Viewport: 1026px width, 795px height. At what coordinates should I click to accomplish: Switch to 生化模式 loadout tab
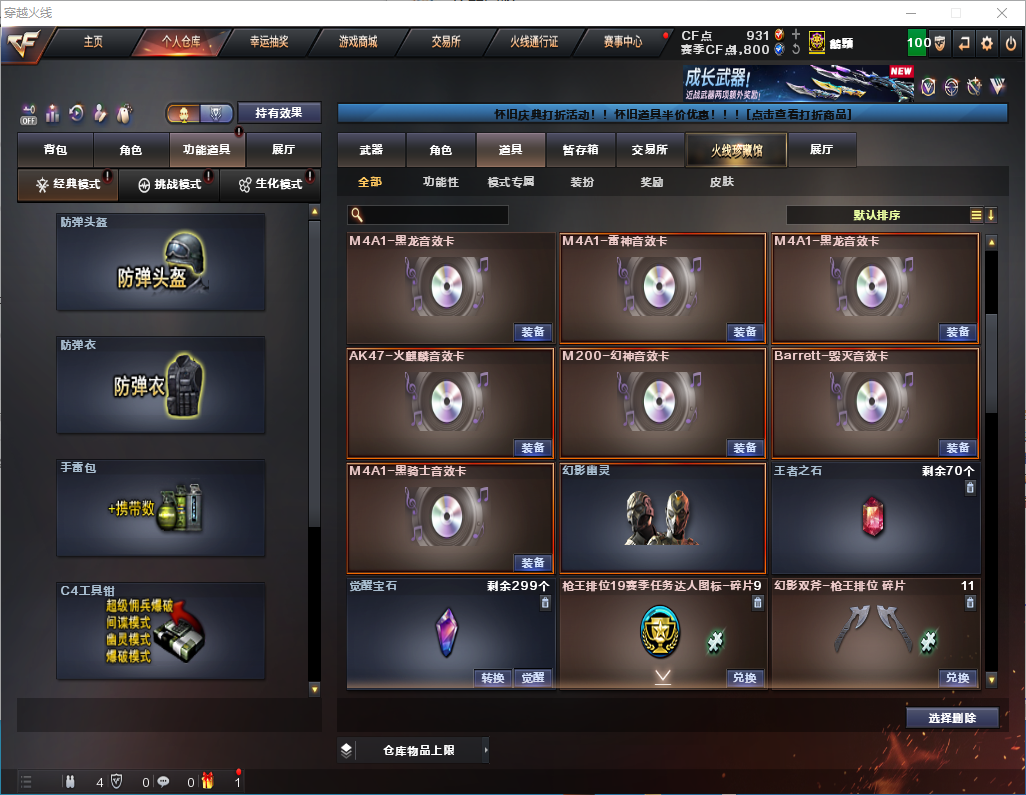(270, 185)
